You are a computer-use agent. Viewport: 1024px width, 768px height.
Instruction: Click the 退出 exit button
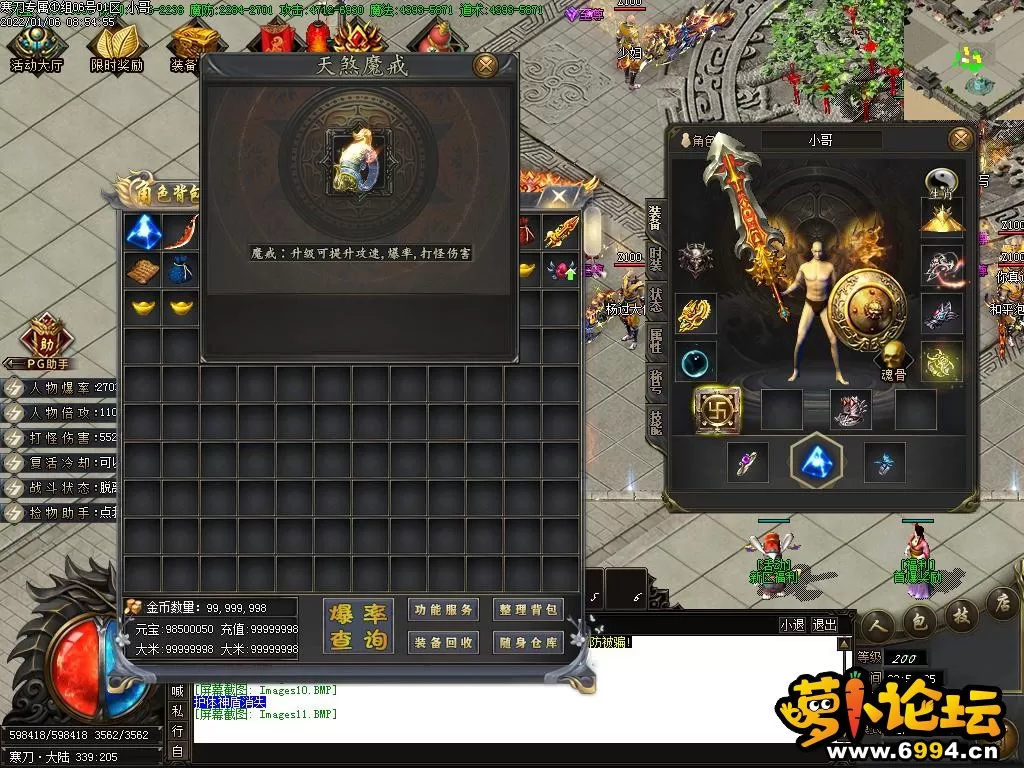tap(825, 625)
